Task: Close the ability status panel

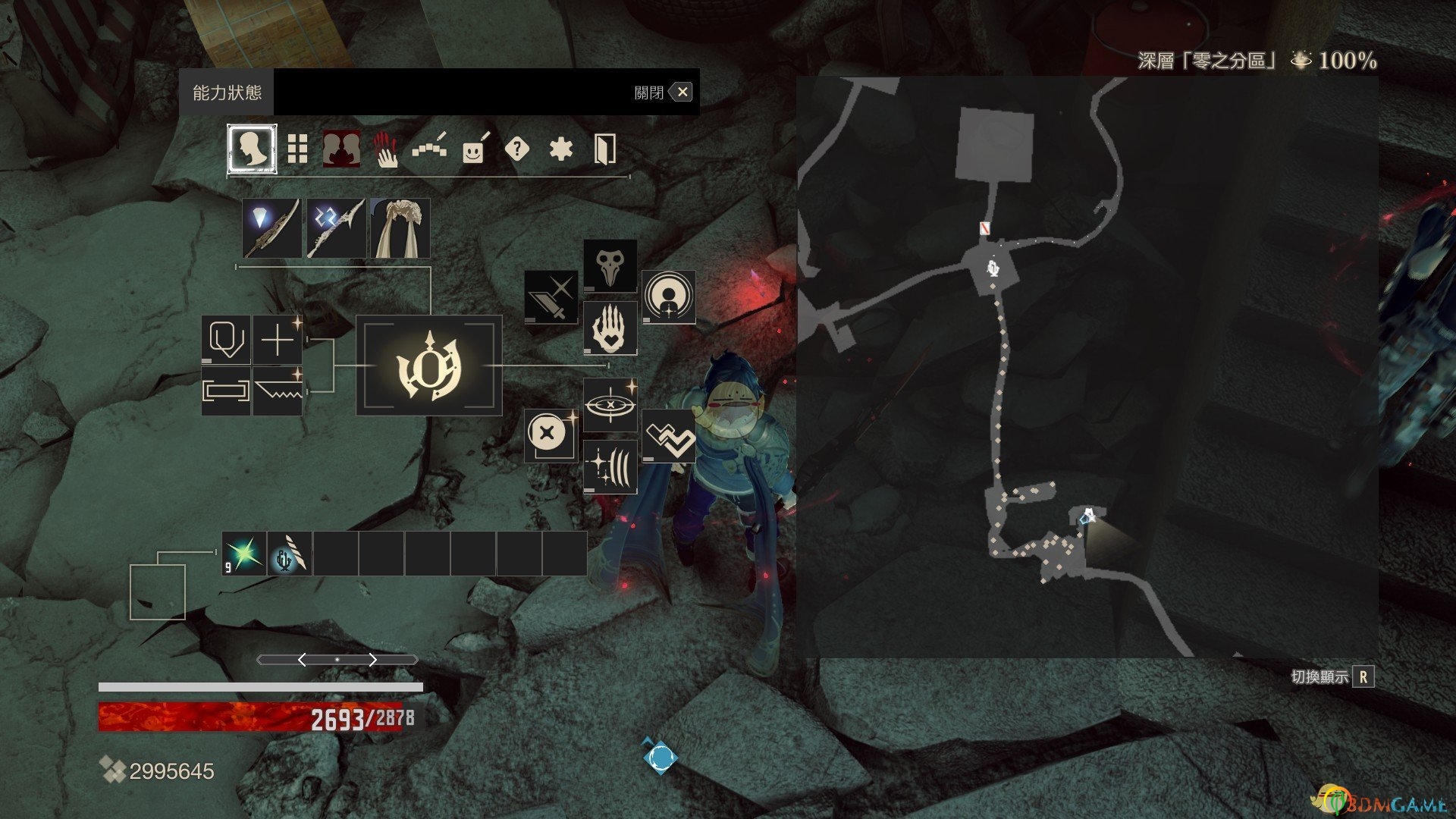Action: [682, 93]
